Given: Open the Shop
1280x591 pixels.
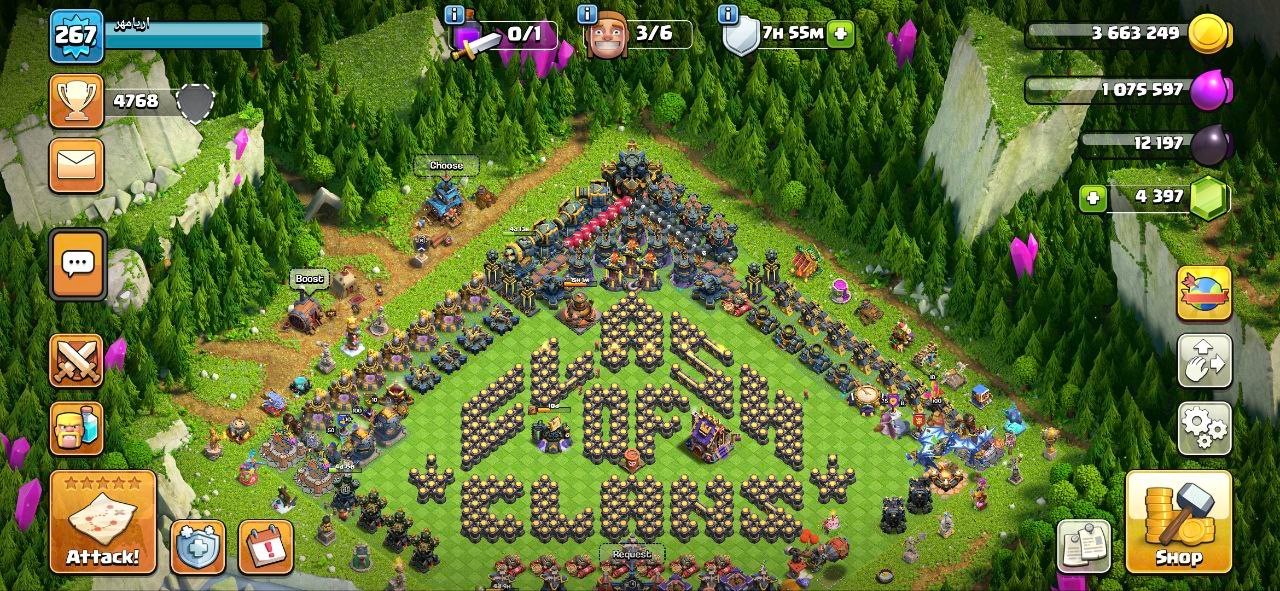Looking at the screenshot, I should [x=1178, y=522].
